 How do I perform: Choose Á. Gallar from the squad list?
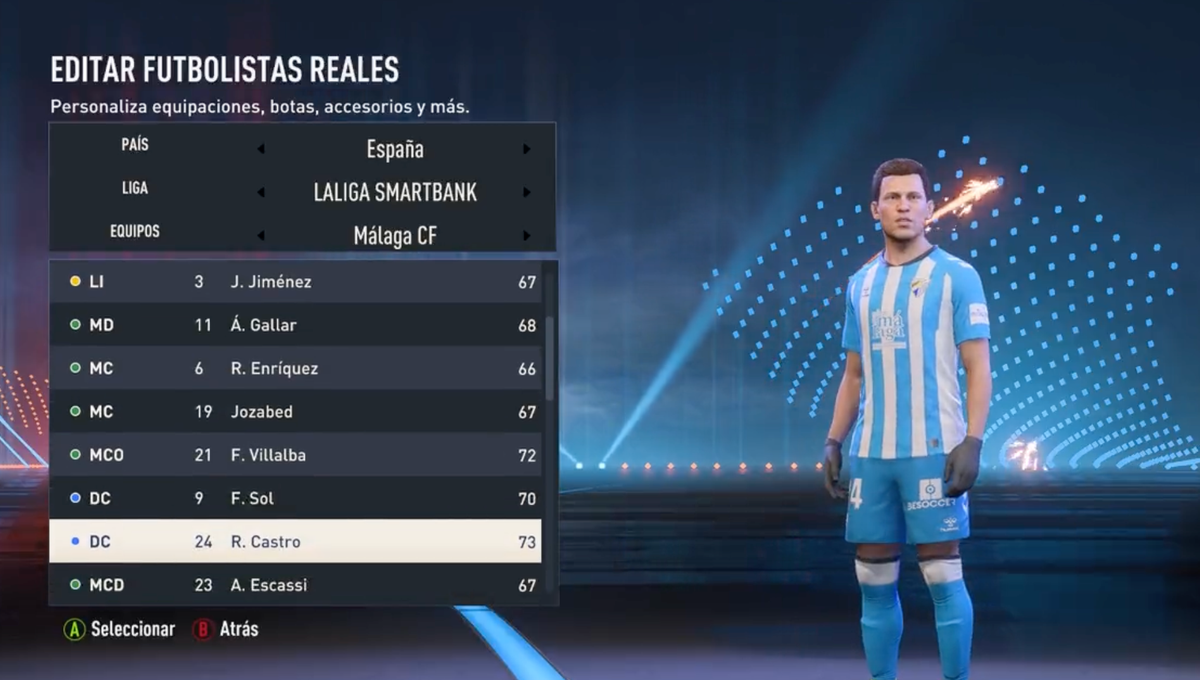pyautogui.click(x=296, y=325)
